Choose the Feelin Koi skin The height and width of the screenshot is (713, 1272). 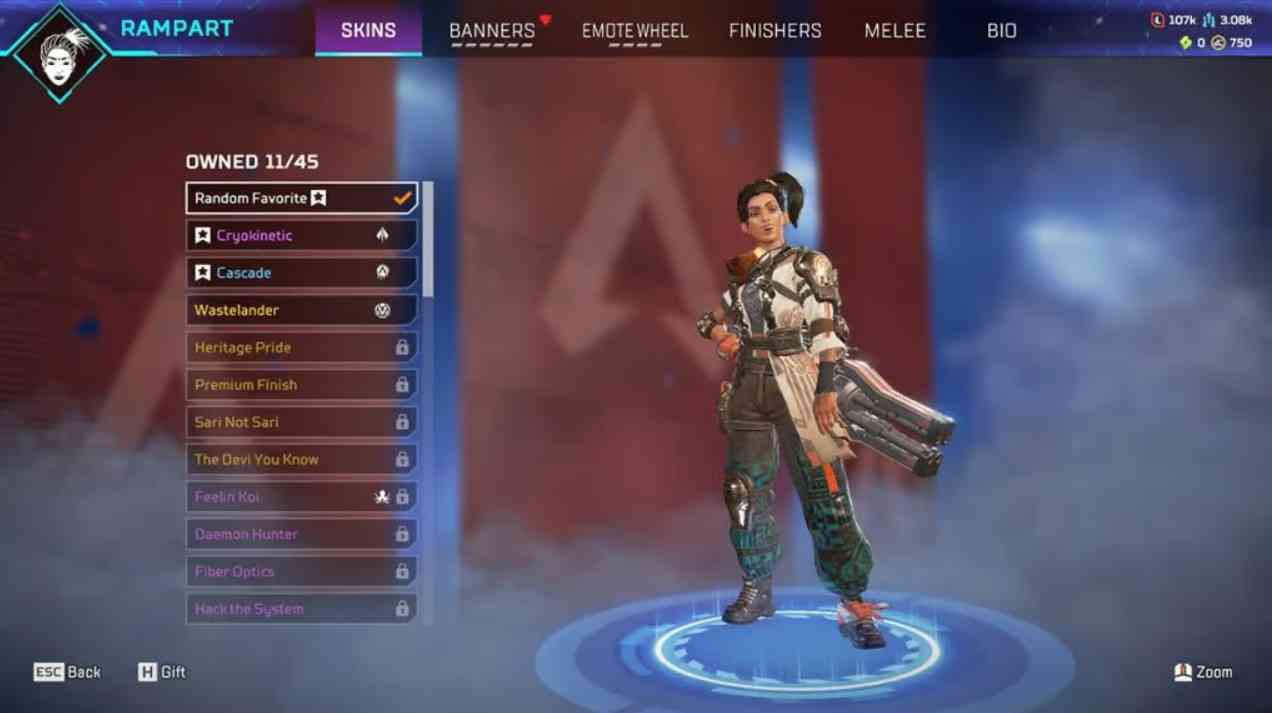tap(301, 497)
